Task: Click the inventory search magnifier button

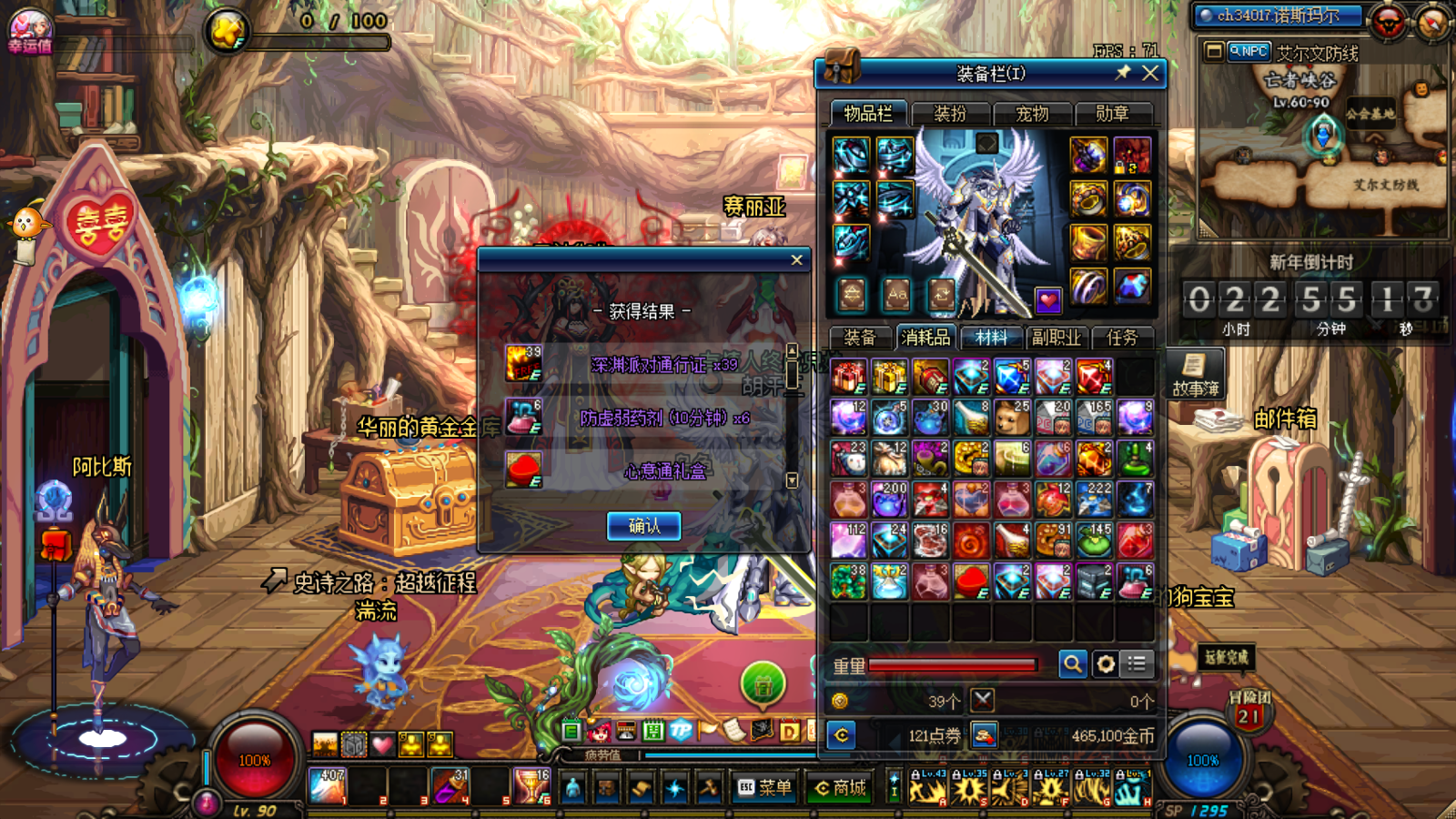Action: [x=1073, y=664]
